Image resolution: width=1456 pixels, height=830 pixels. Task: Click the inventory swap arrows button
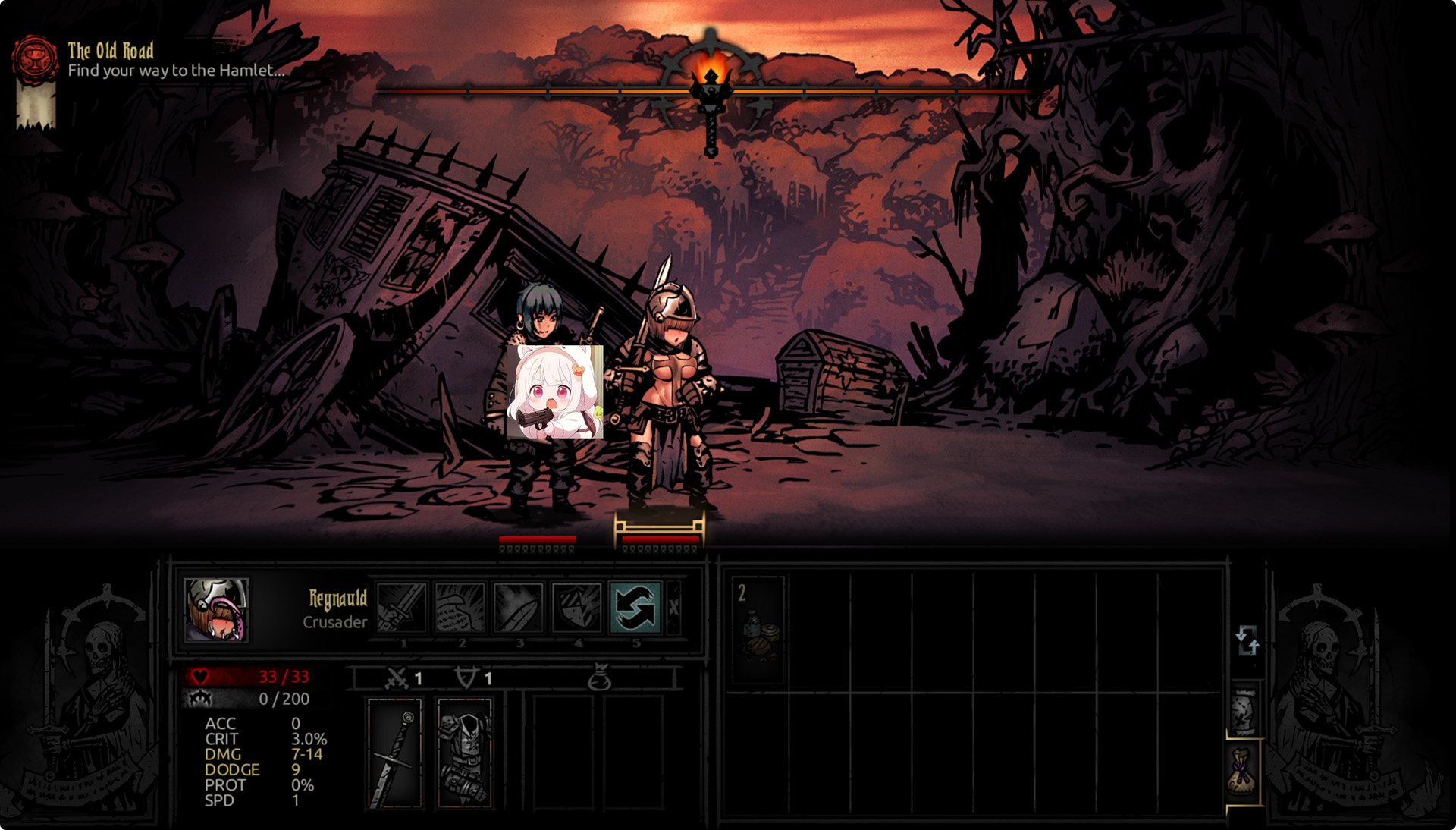[x=1247, y=640]
